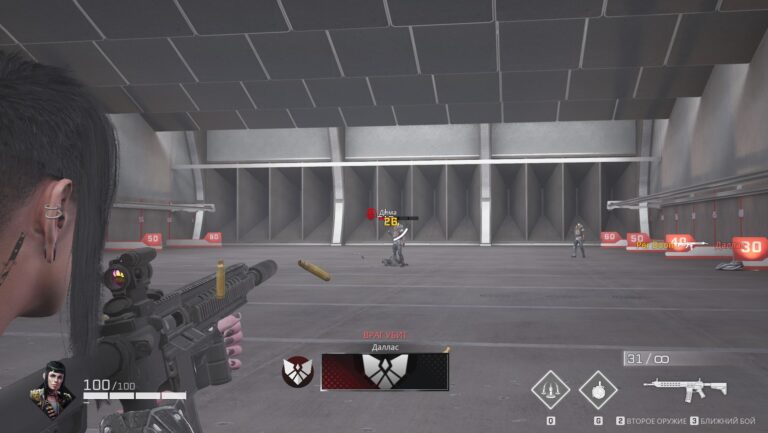Select the assault rifle weapon icon
This screenshot has width=768, height=433.
(x=685, y=386)
